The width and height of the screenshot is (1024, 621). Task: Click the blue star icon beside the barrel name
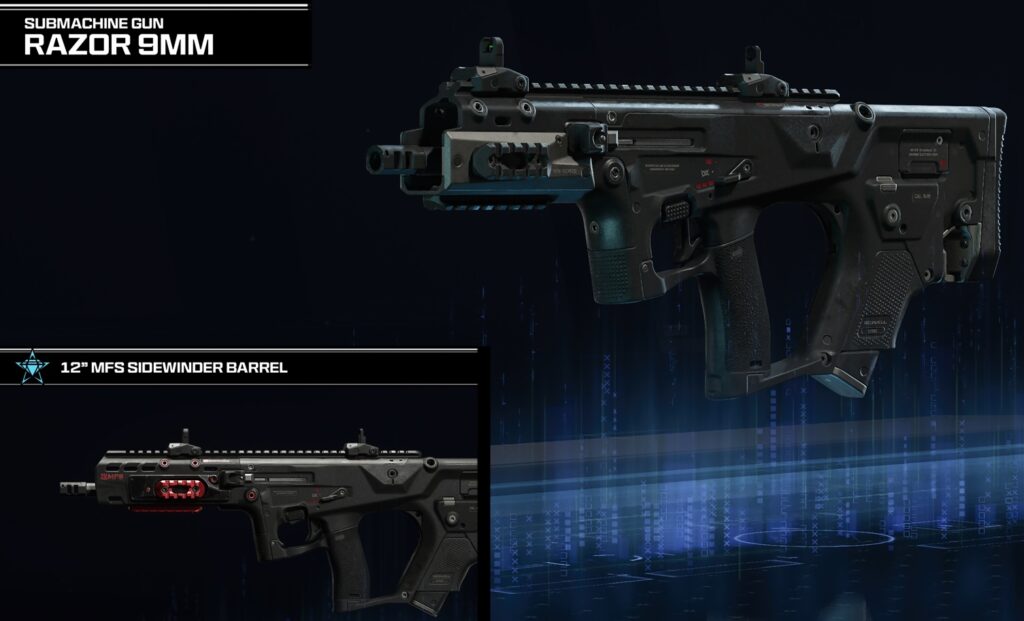[x=31, y=368]
